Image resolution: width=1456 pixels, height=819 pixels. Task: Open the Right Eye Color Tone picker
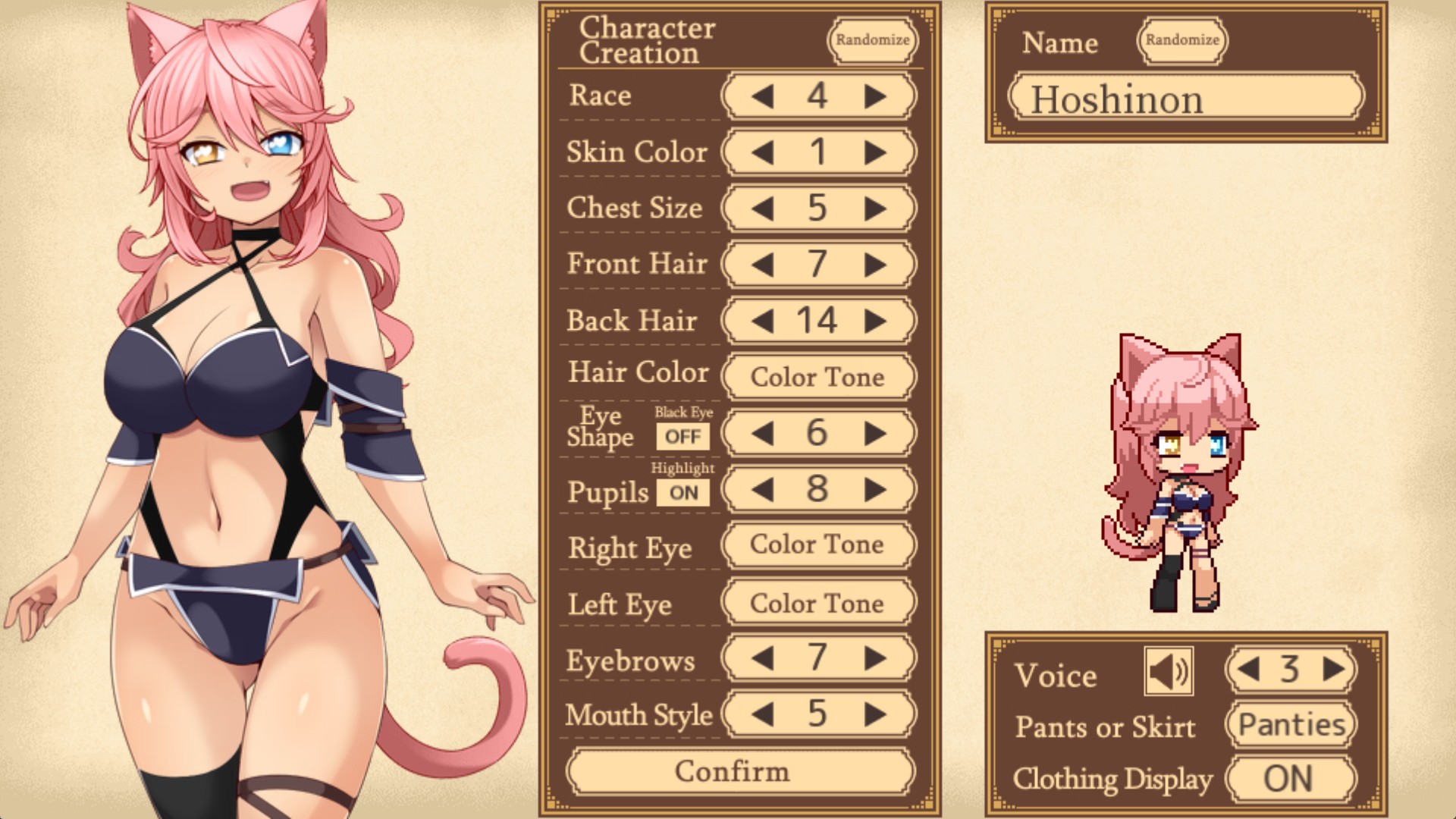[x=817, y=544]
